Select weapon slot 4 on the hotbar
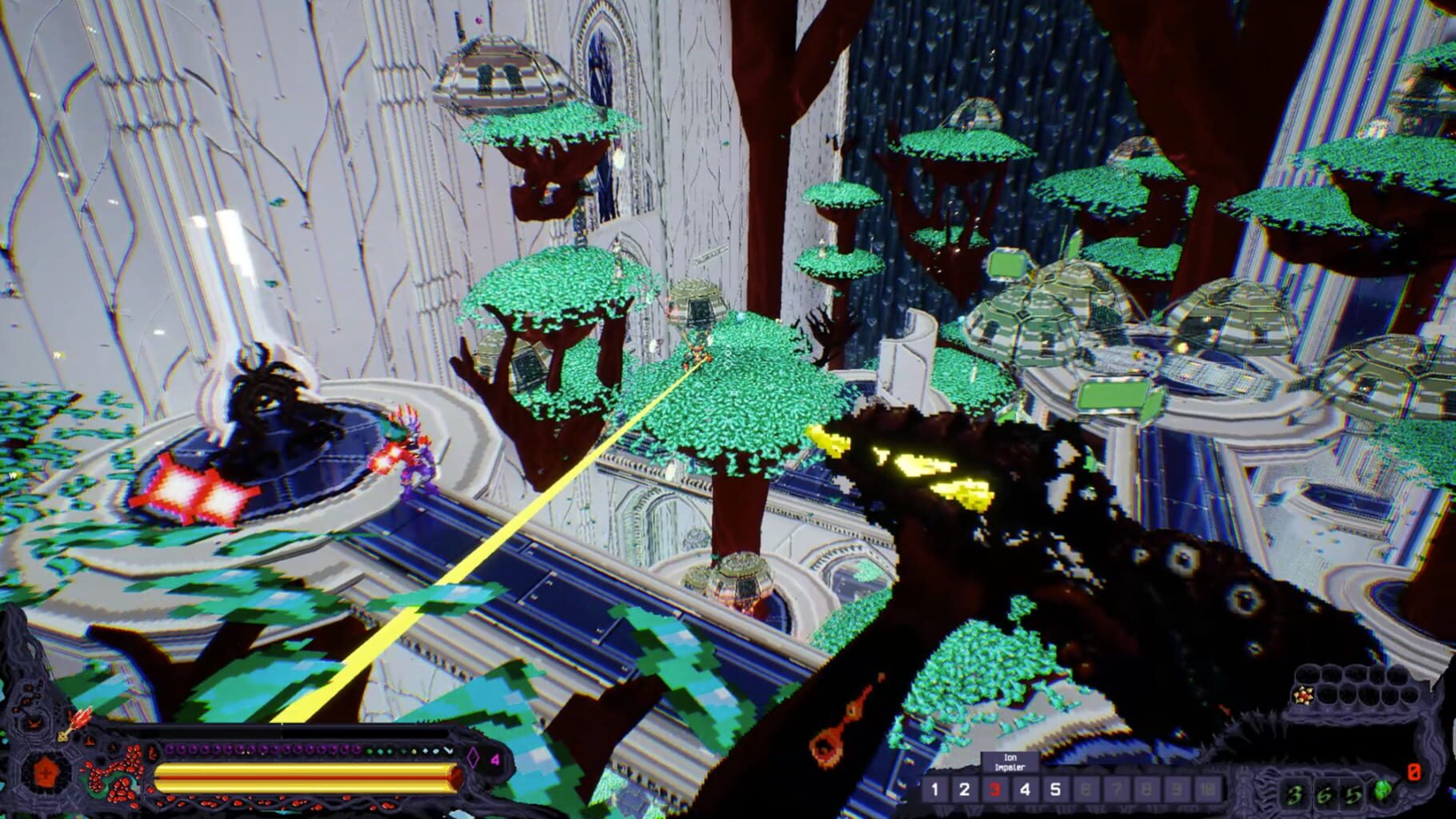1456x819 pixels. (1025, 789)
